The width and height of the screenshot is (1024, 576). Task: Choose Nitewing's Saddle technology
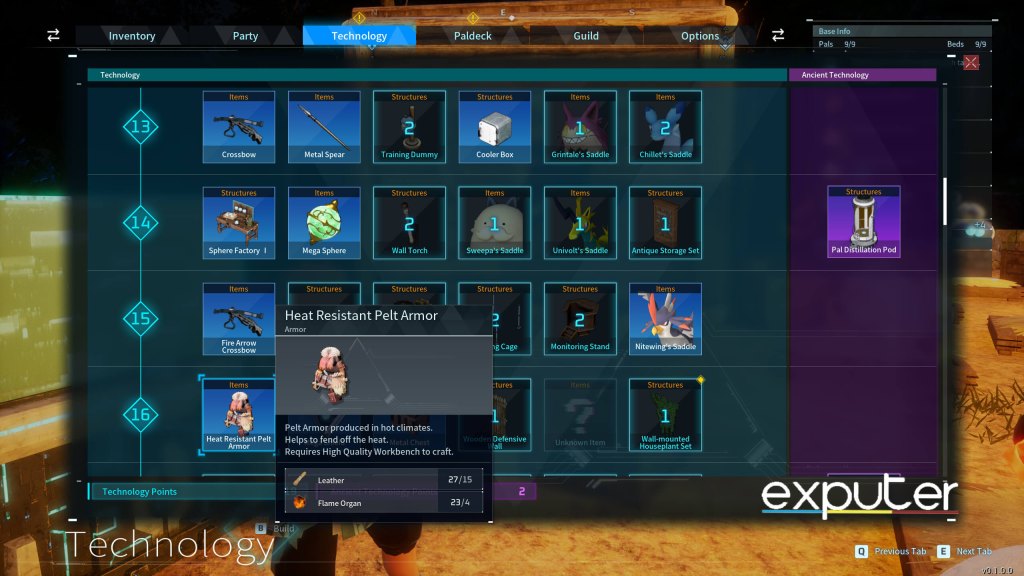pos(665,319)
